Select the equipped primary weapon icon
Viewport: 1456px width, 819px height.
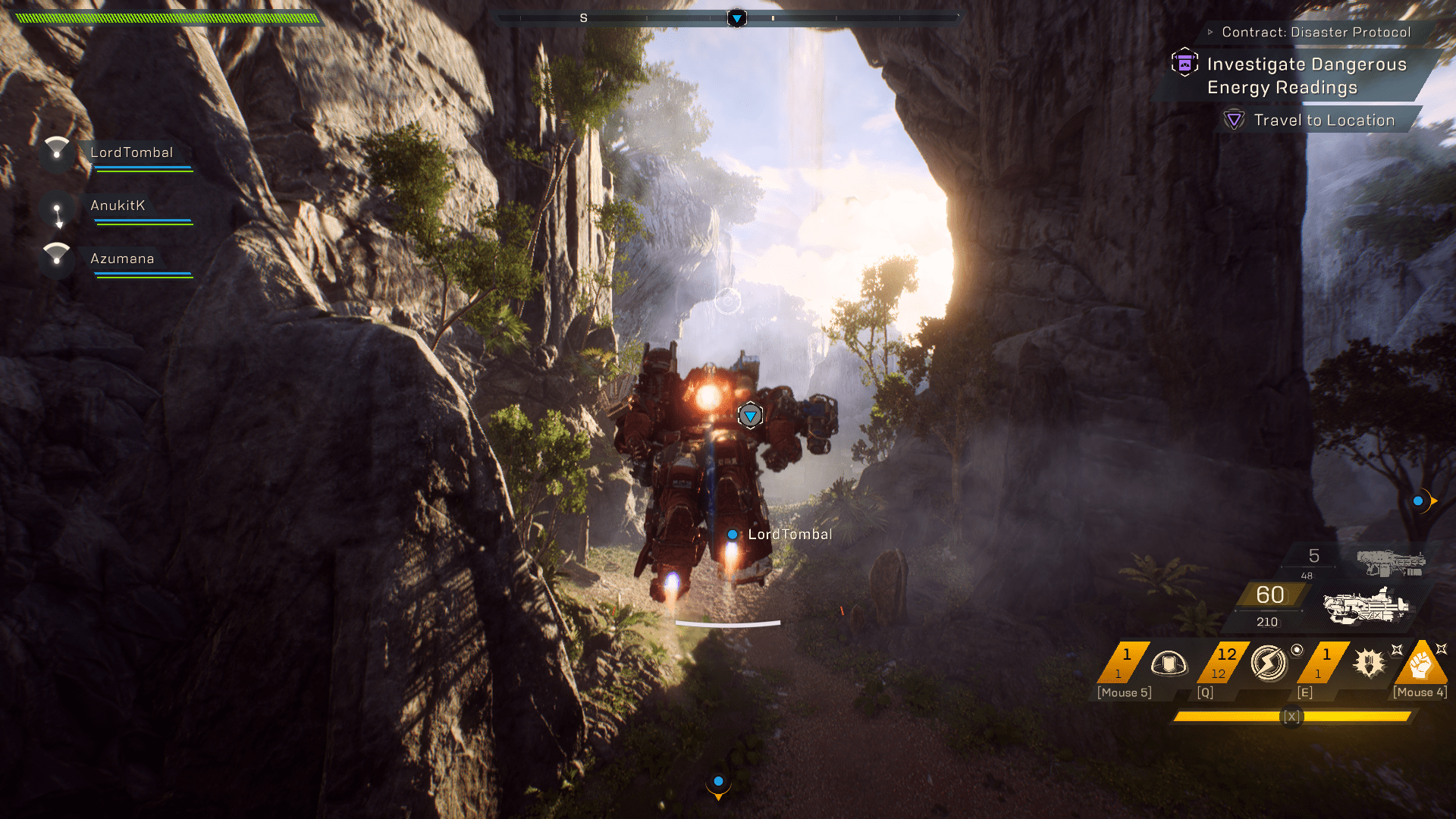tap(1366, 607)
